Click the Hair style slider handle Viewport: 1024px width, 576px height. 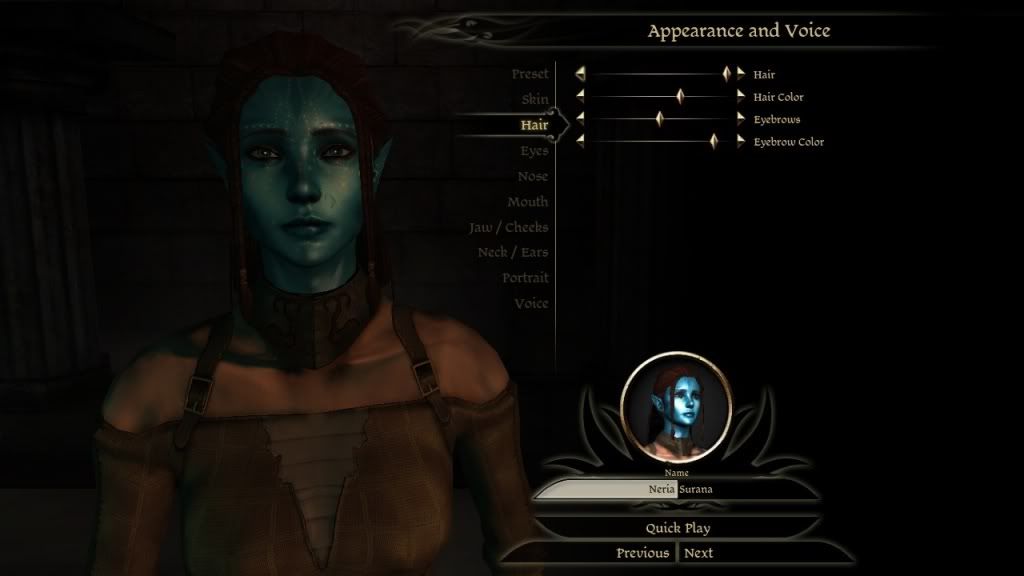pos(727,74)
